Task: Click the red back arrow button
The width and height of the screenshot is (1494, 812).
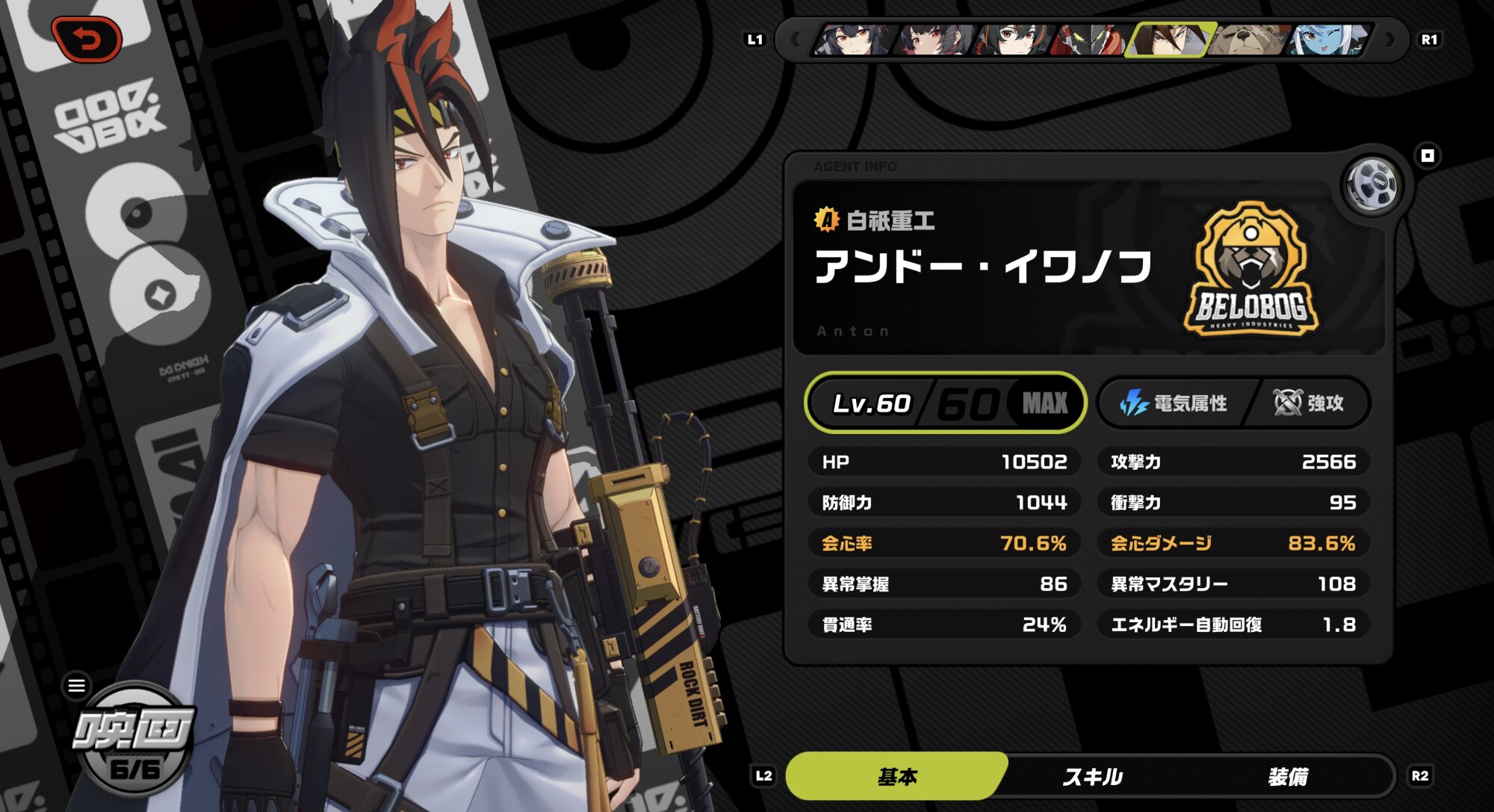Action: click(x=87, y=39)
